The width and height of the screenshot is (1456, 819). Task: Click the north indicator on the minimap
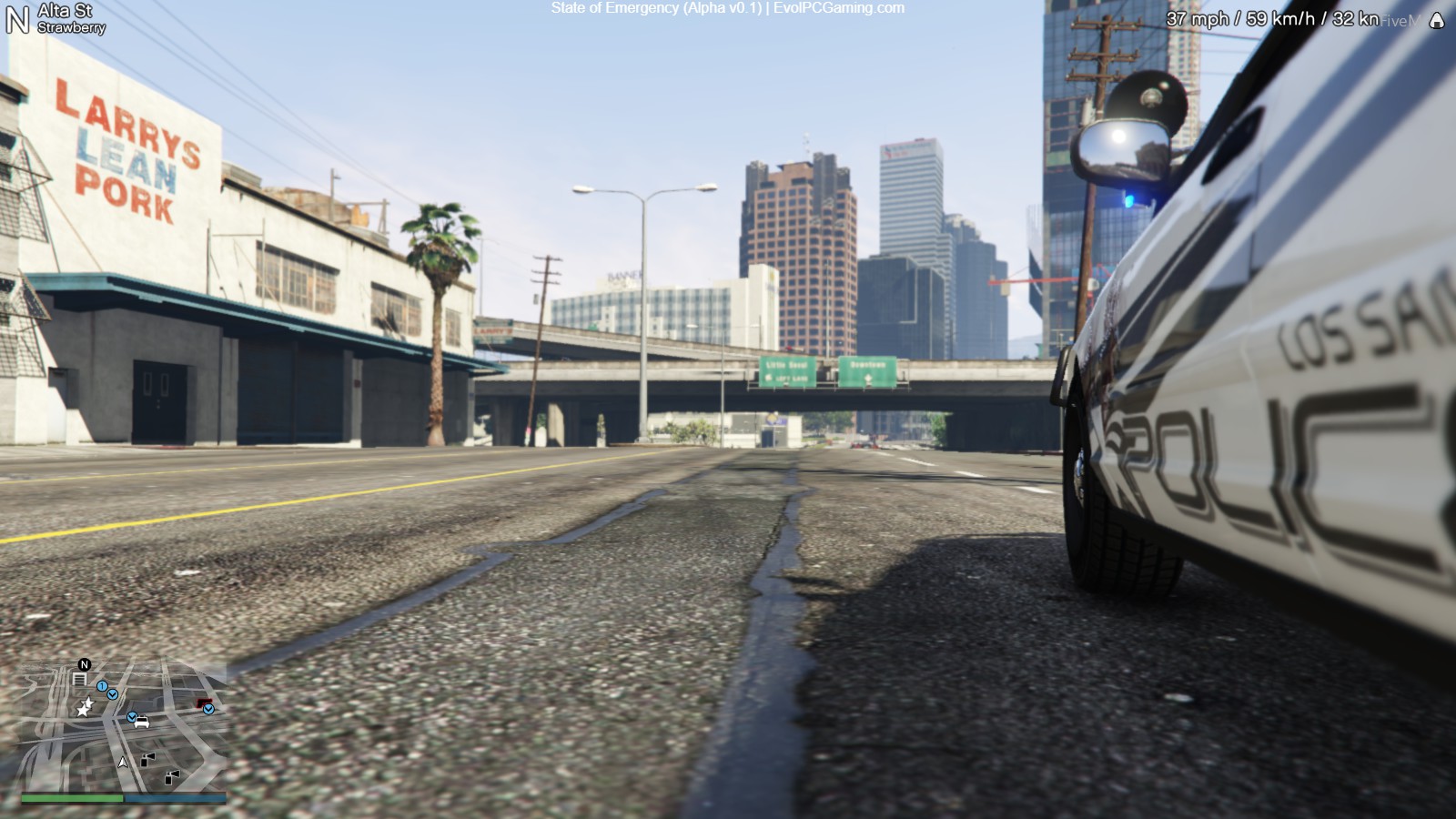pos(85,664)
